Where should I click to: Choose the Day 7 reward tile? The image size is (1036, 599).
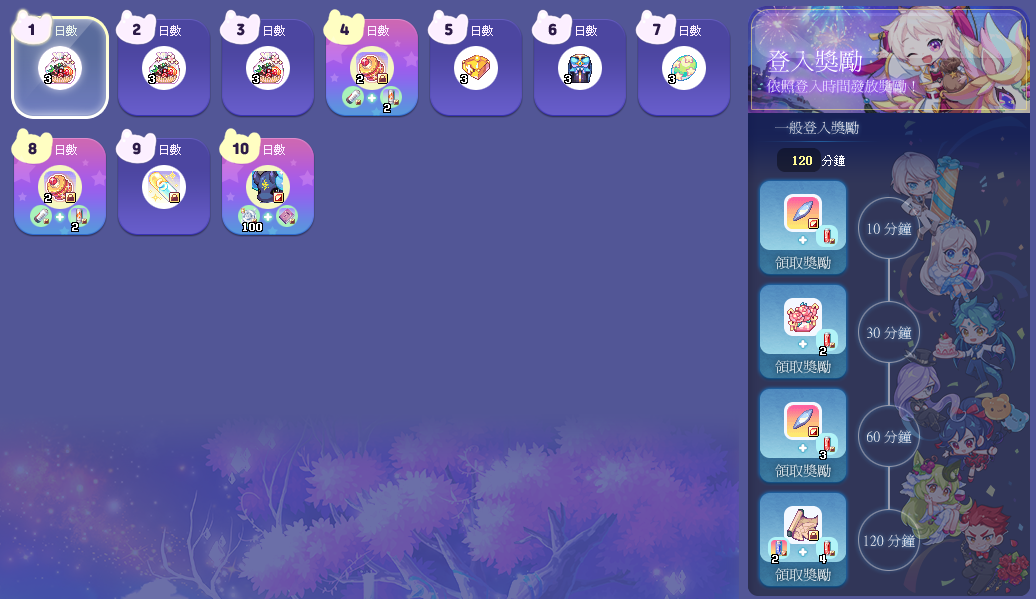point(684,68)
